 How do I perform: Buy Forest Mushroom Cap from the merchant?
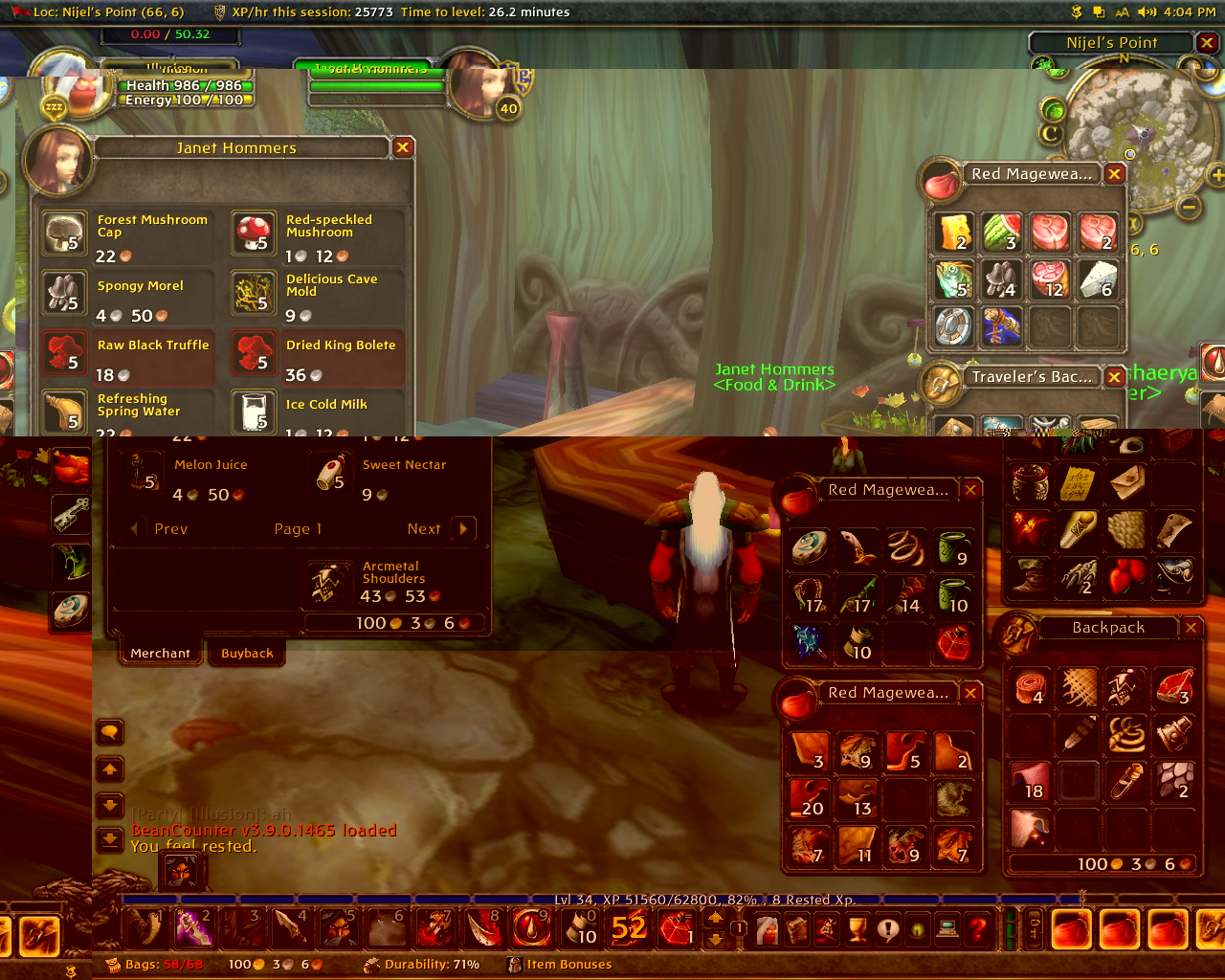click(64, 234)
